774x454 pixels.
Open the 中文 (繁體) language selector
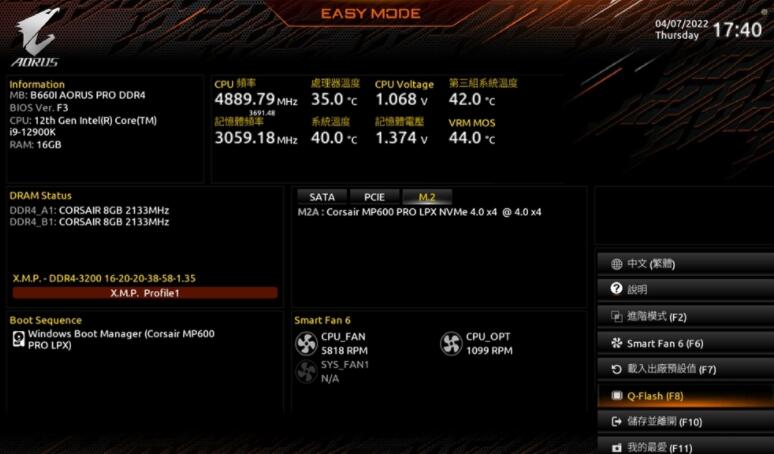(684, 264)
